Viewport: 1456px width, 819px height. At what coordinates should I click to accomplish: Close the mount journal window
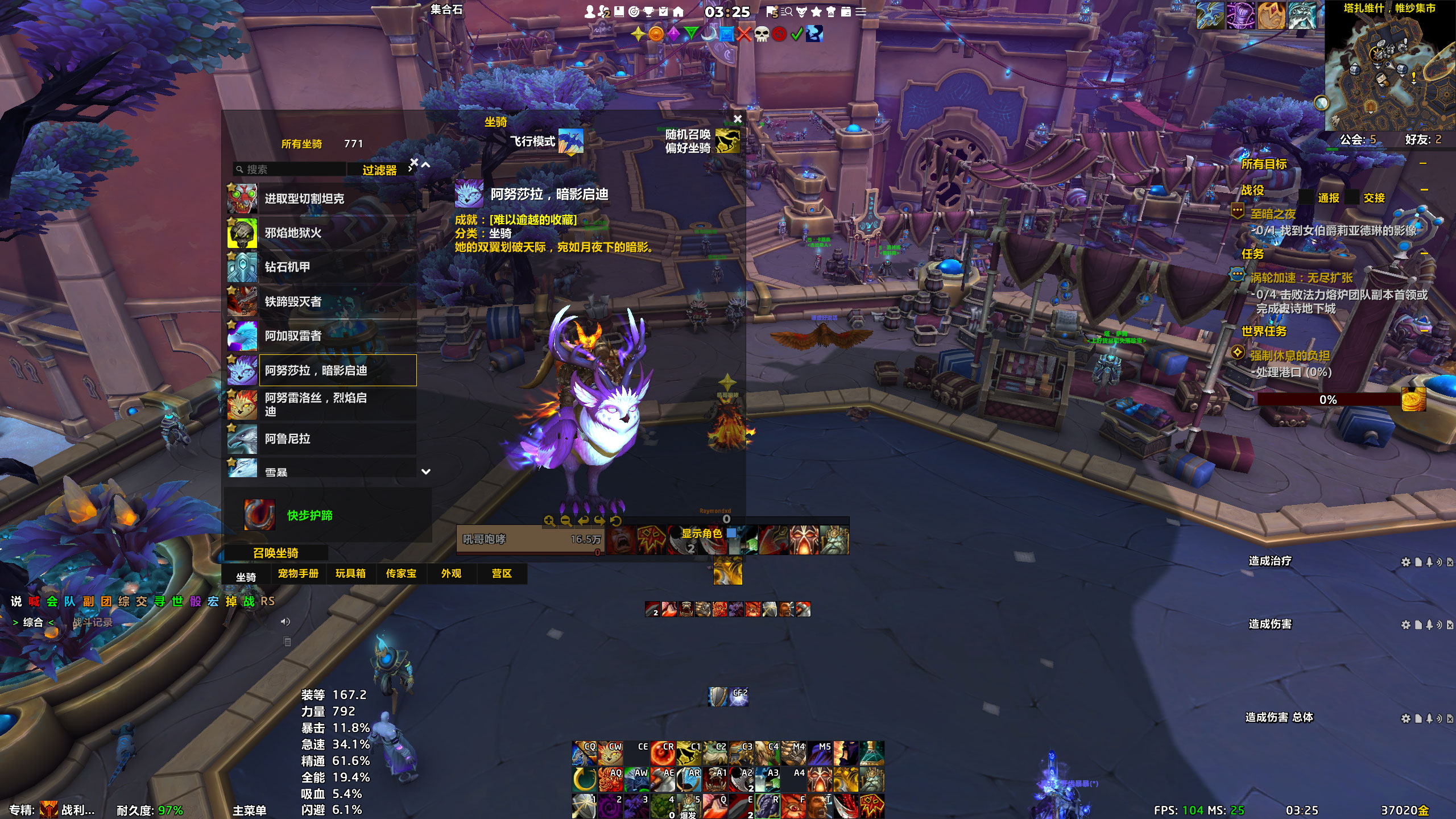click(x=738, y=119)
